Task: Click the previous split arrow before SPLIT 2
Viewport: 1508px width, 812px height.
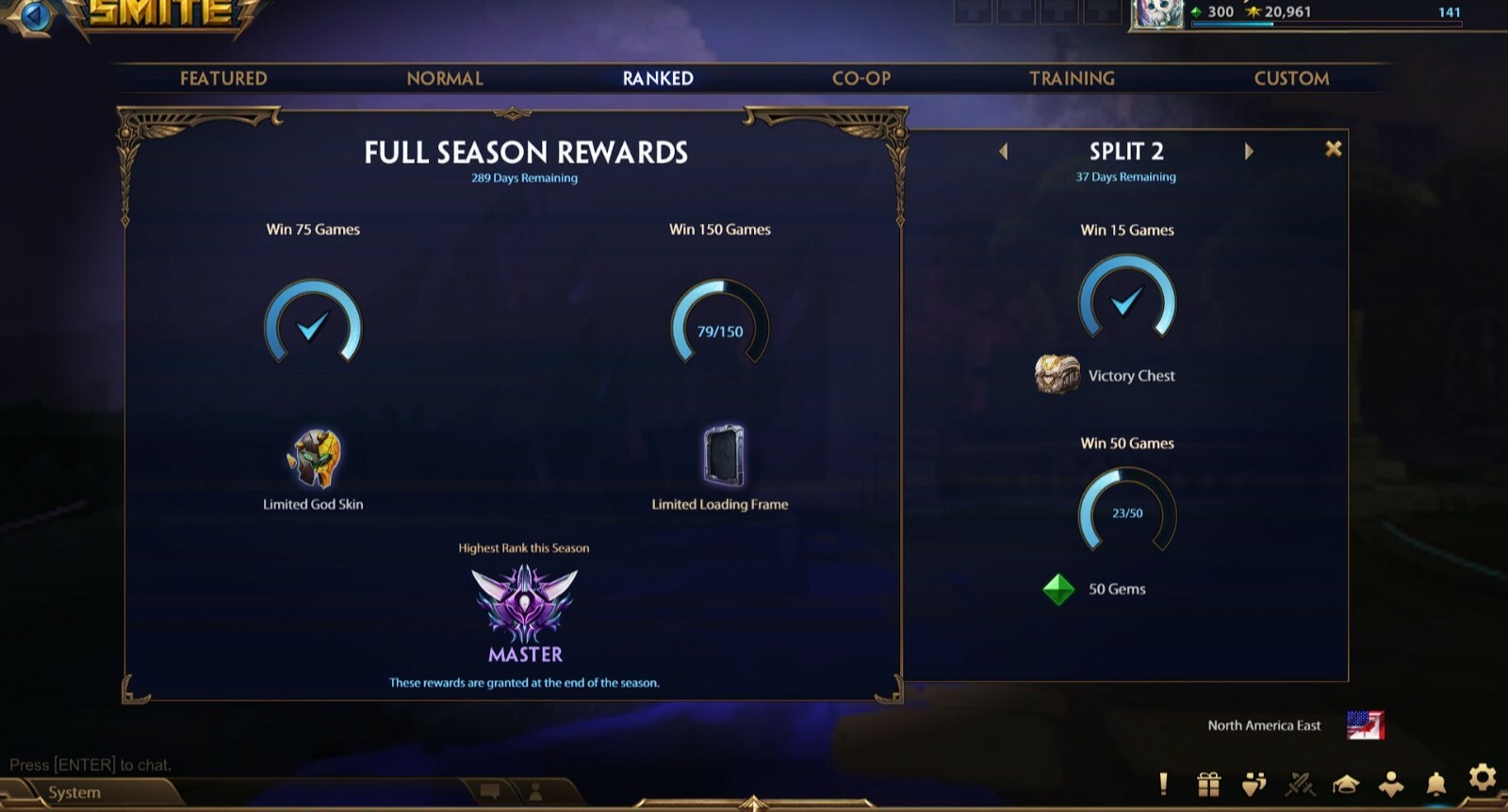Action: 1003,151
